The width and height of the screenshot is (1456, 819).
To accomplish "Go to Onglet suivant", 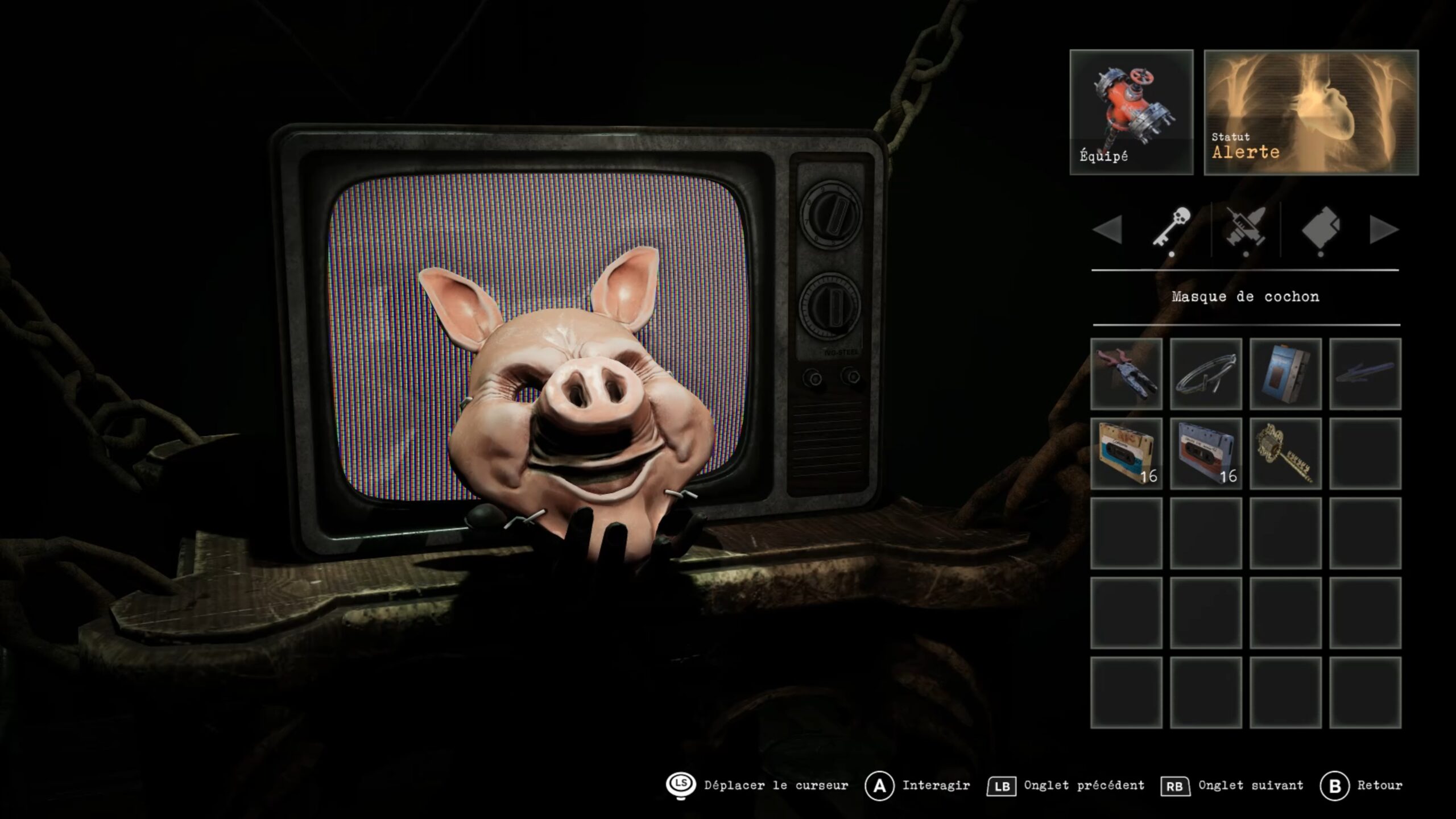I will [x=1232, y=785].
